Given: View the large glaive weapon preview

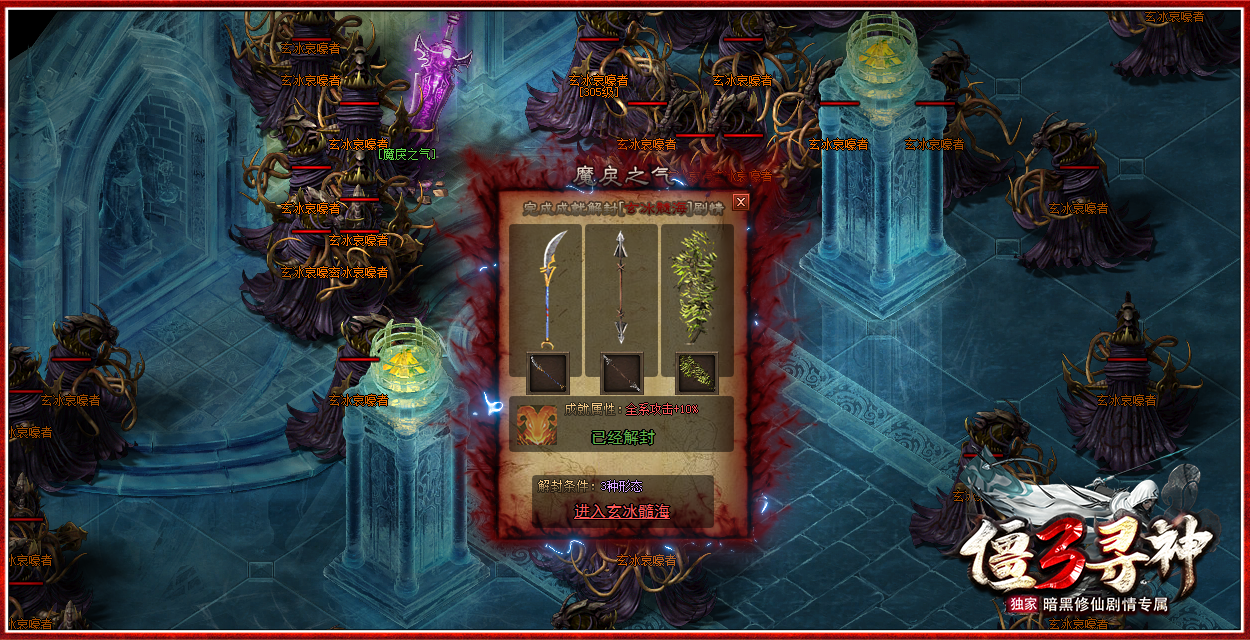Looking at the screenshot, I should tap(546, 286).
